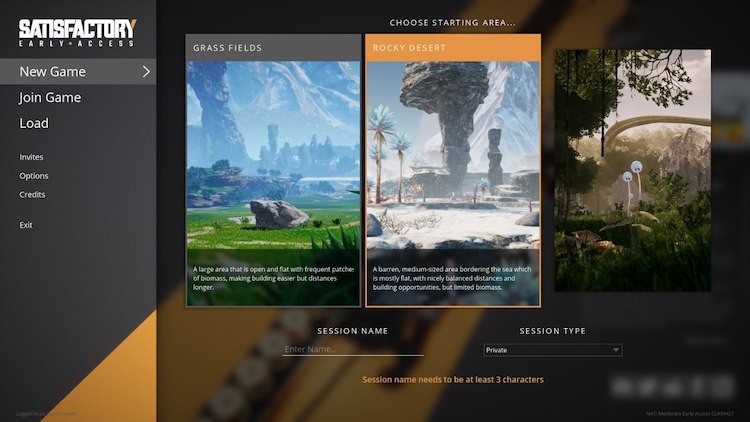Select the New Game menu entry
This screenshot has height=422, width=750.
(54, 72)
